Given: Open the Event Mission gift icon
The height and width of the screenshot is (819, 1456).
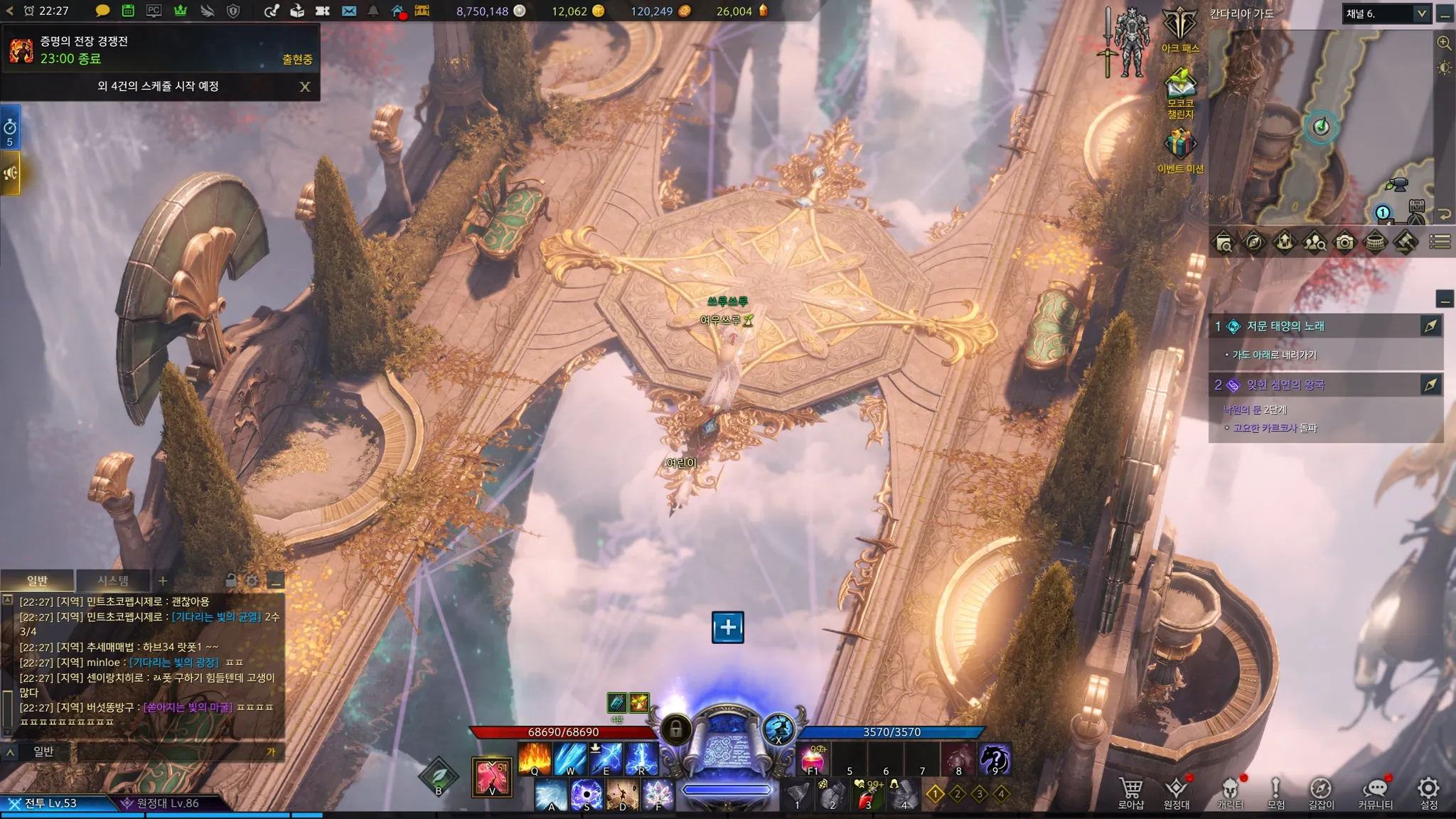Looking at the screenshot, I should [1179, 149].
